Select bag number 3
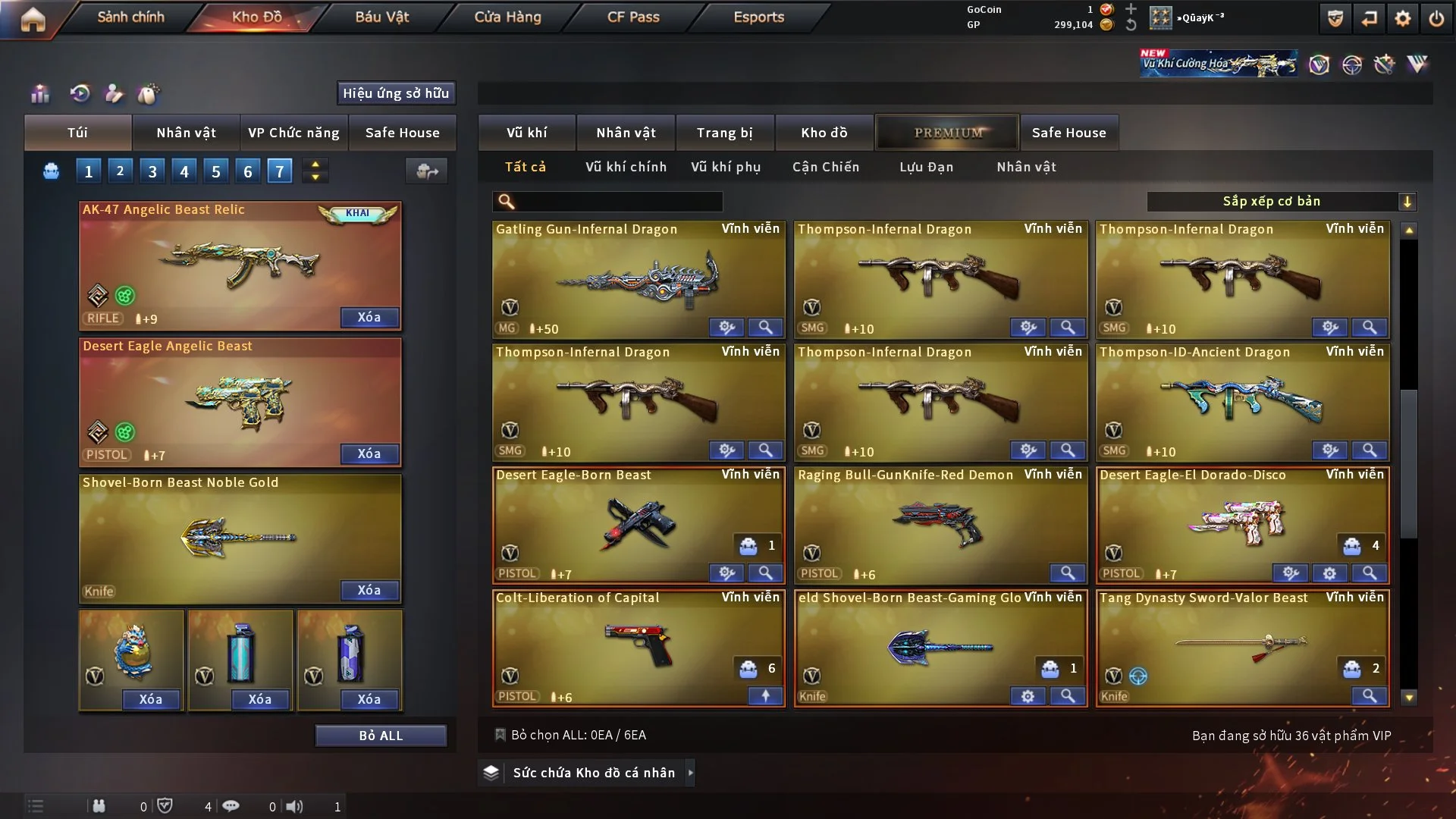Screen dimensions: 1456x819 (152, 171)
